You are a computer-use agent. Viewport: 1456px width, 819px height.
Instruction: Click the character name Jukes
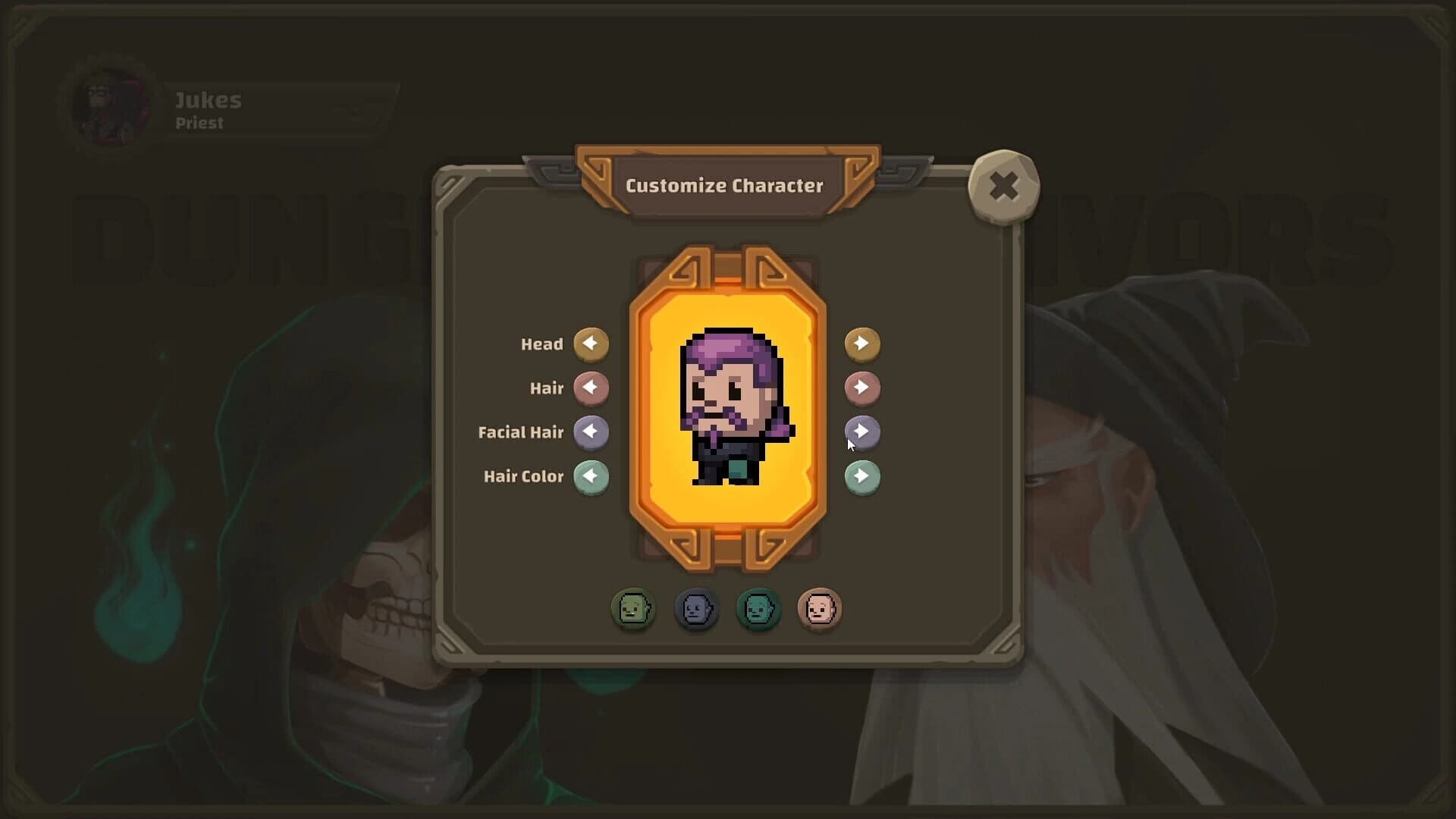pos(209,100)
